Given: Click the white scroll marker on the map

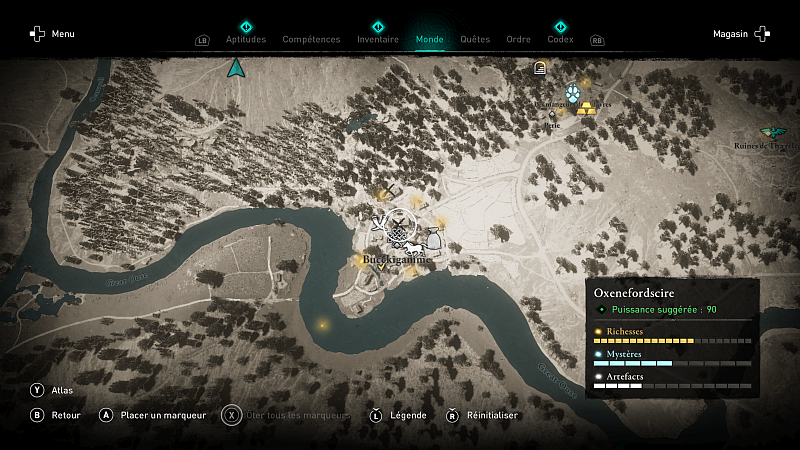Looking at the screenshot, I should coord(540,68).
